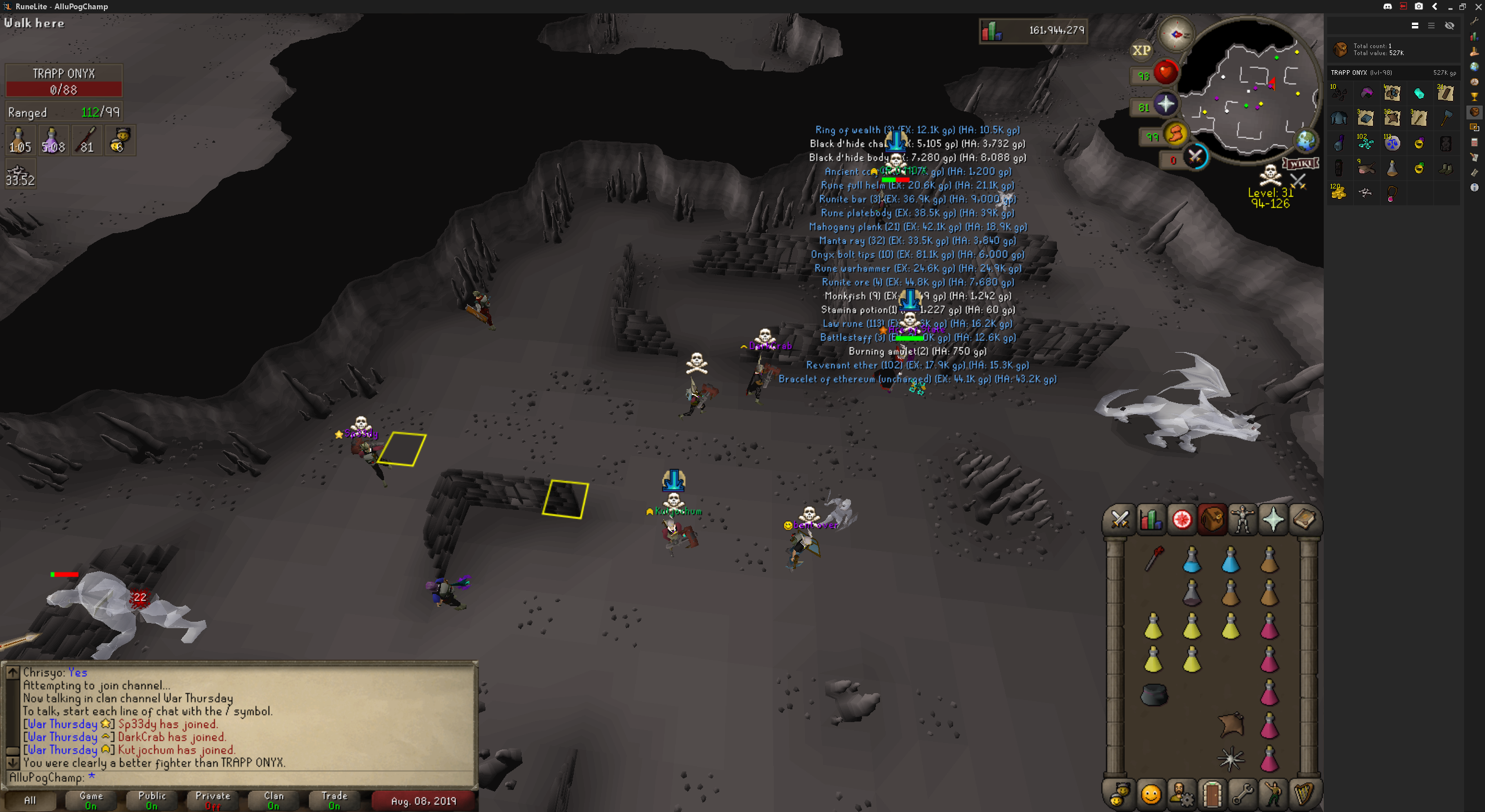The height and width of the screenshot is (812, 1485).
Task: Open the Emotes tab
Action: pyautogui.click(x=1273, y=794)
